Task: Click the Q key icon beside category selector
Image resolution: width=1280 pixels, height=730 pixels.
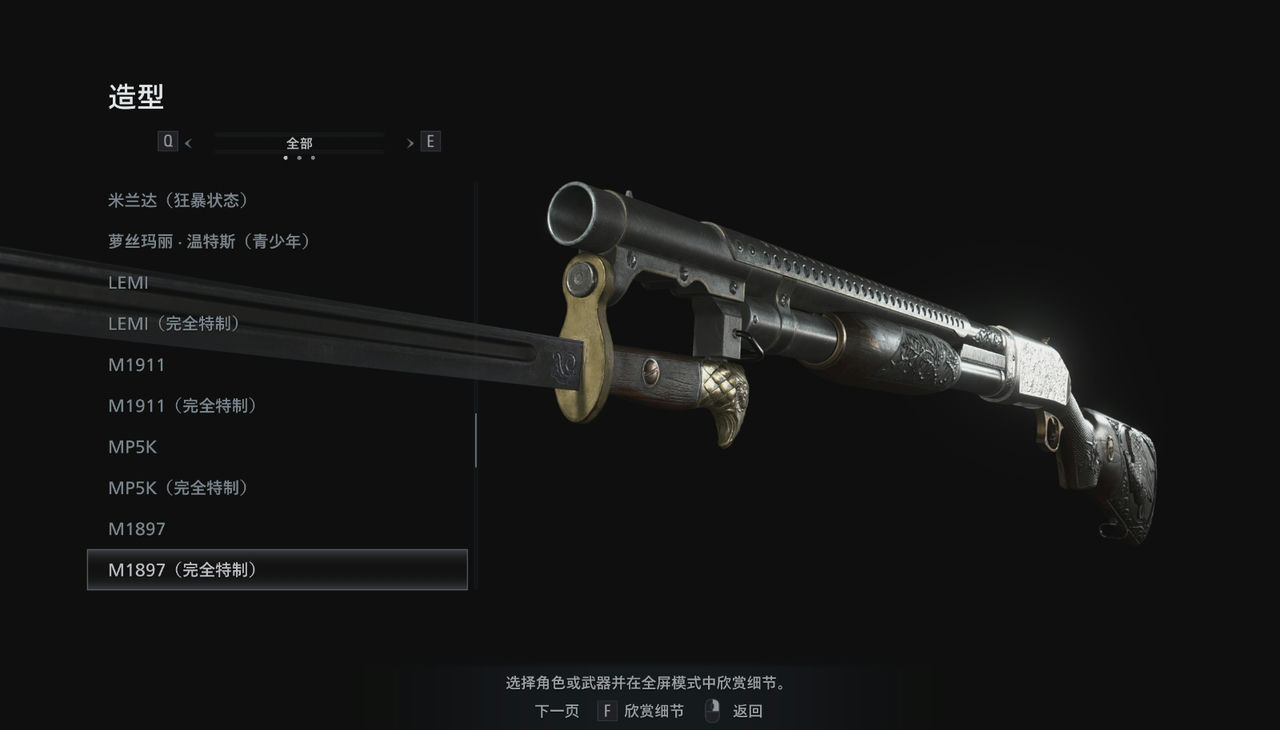Action: 167,141
